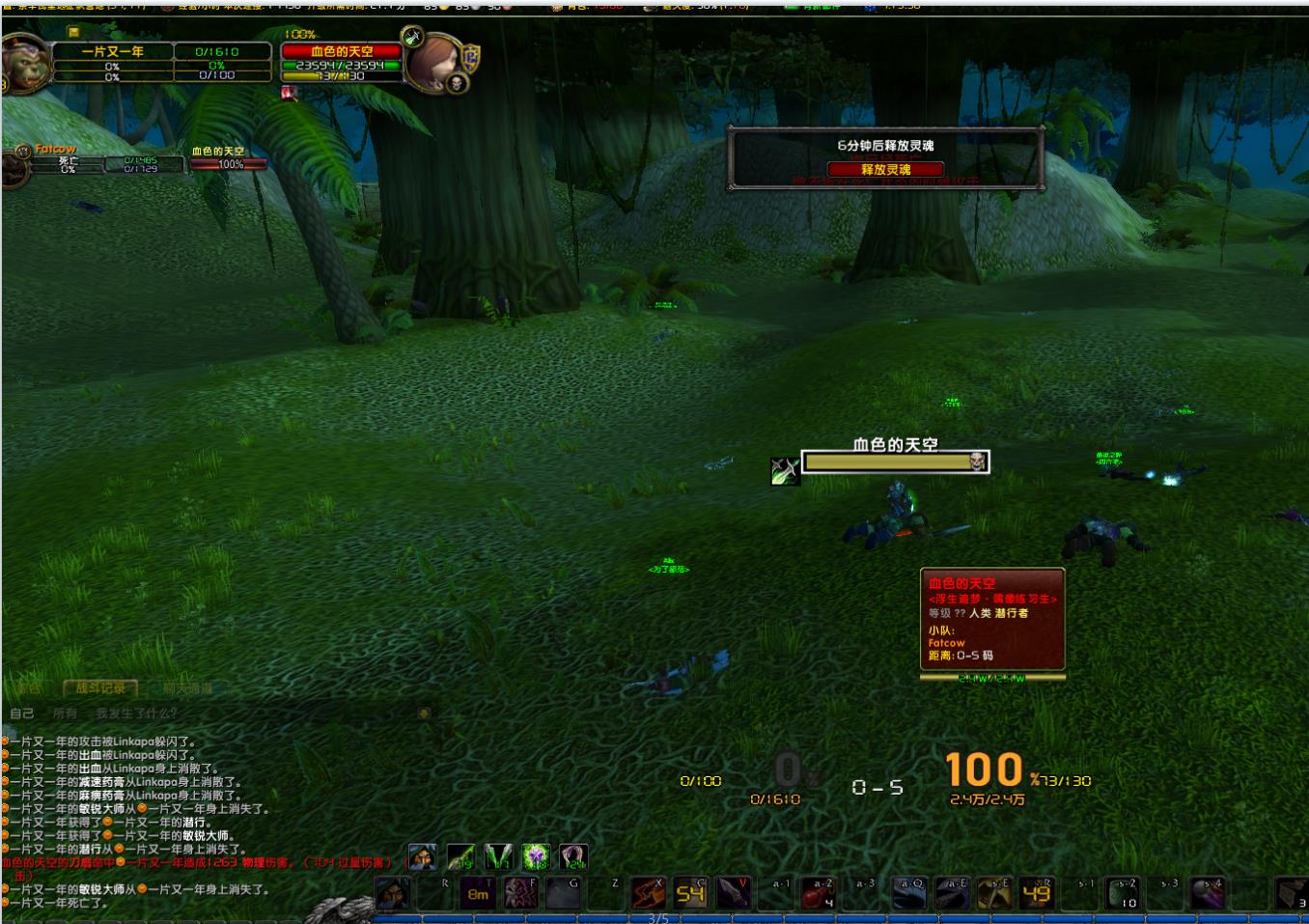The width and height of the screenshot is (1309, 924).
Task: Select the 自己 combat log filter
Action: pyautogui.click(x=21, y=714)
